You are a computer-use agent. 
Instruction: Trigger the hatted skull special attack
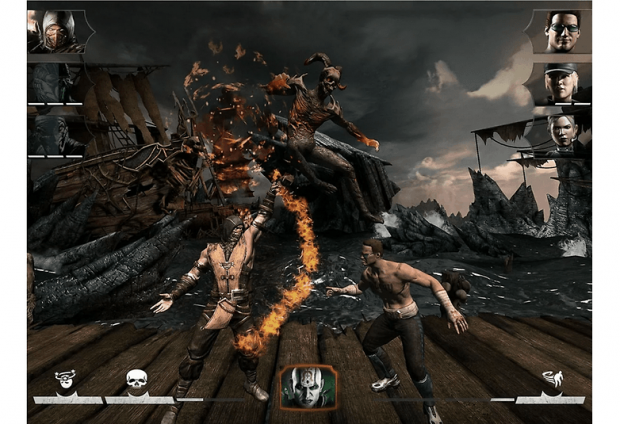[66, 380]
